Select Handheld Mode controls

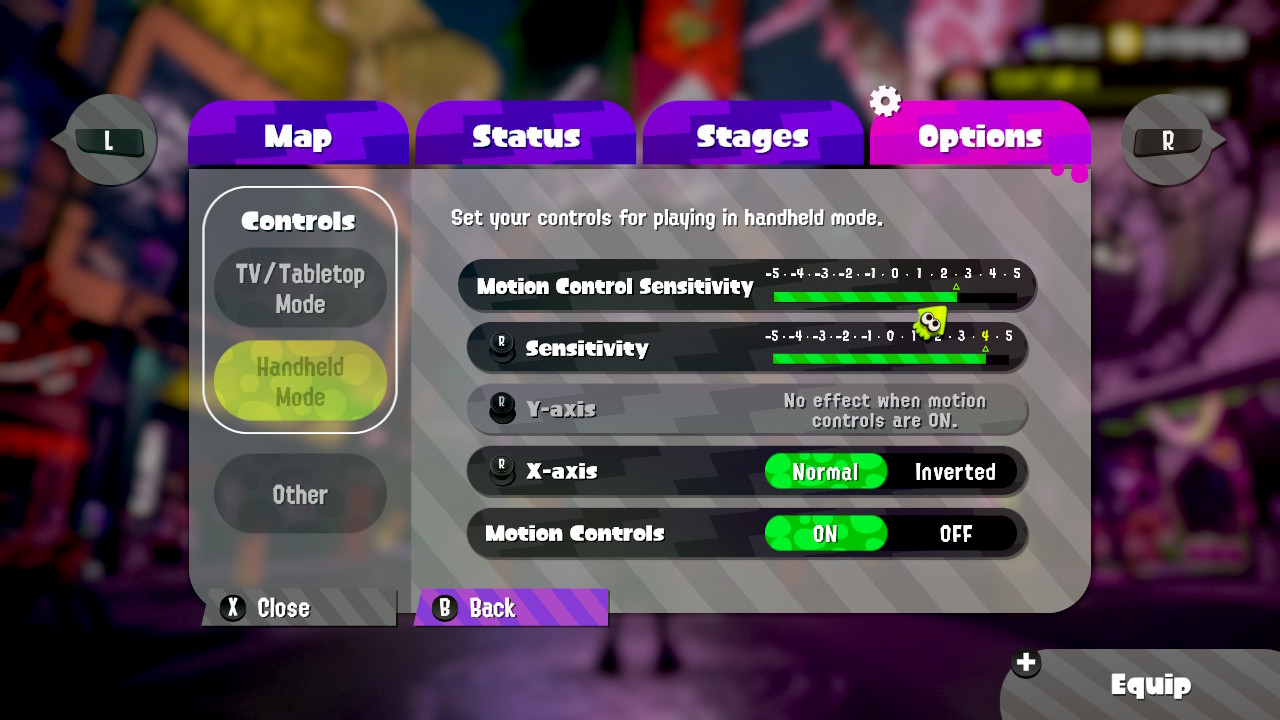(x=300, y=381)
